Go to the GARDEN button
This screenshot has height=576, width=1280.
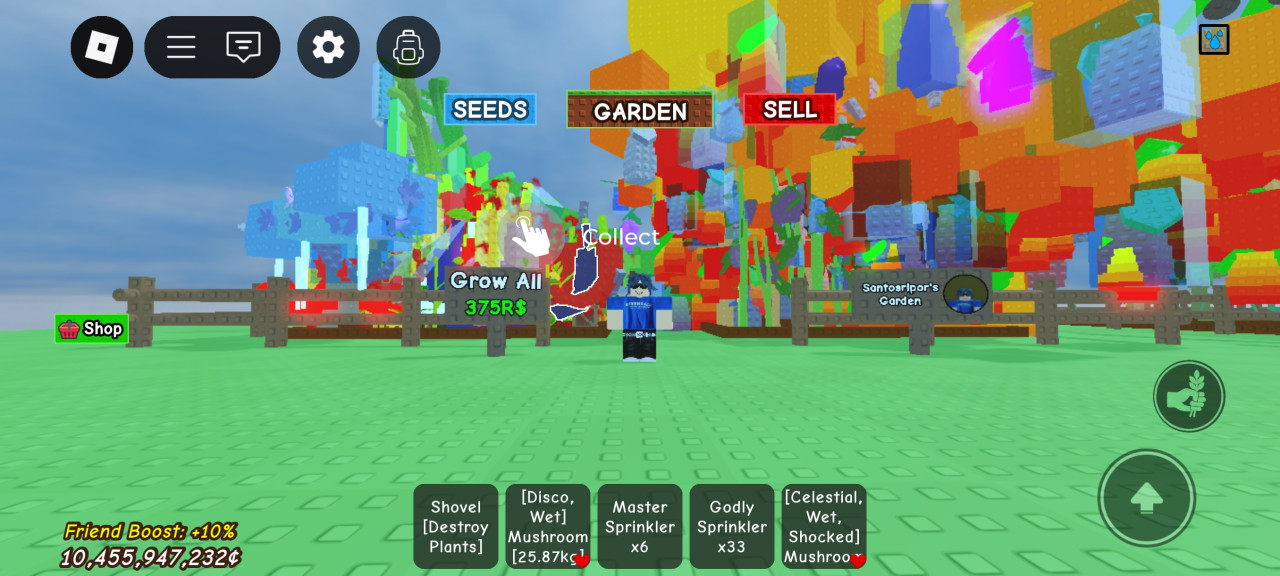640,110
